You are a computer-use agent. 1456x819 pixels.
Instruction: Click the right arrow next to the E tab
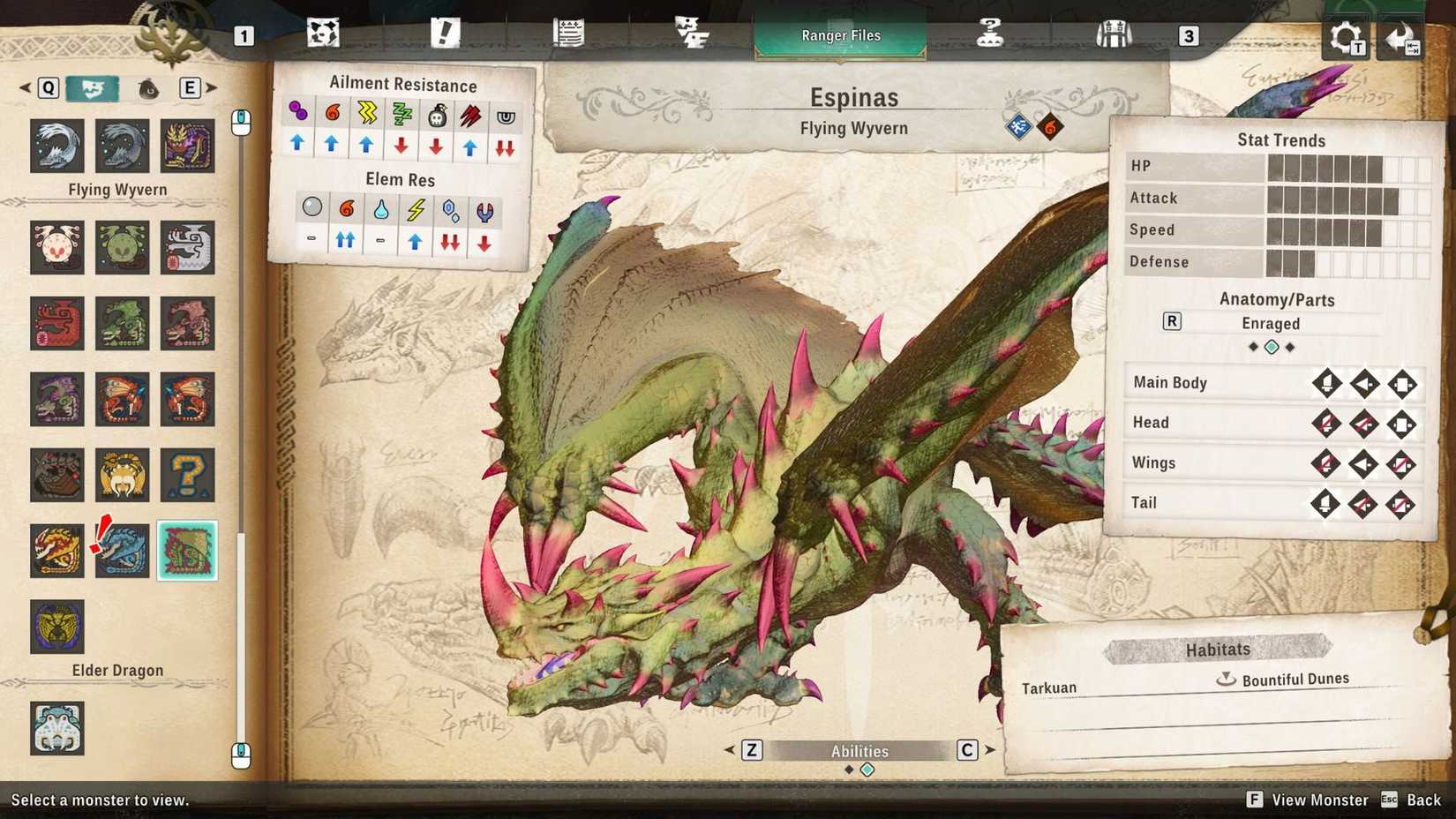[212, 88]
